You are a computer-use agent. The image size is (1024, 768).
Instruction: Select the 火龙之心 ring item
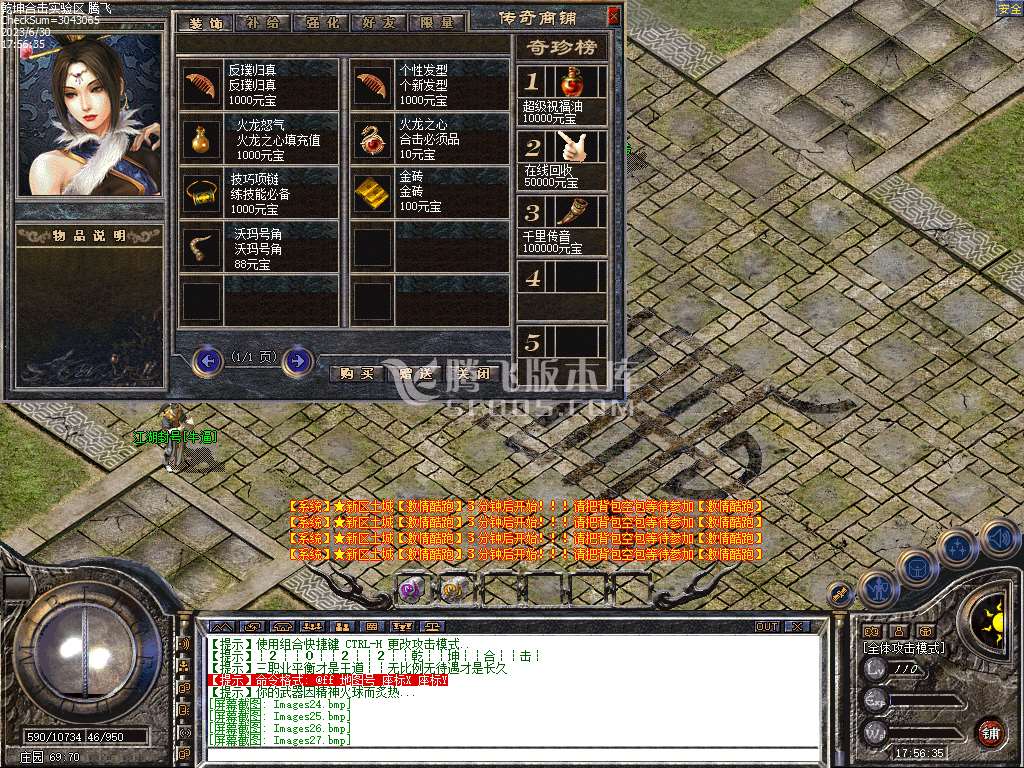click(374, 139)
